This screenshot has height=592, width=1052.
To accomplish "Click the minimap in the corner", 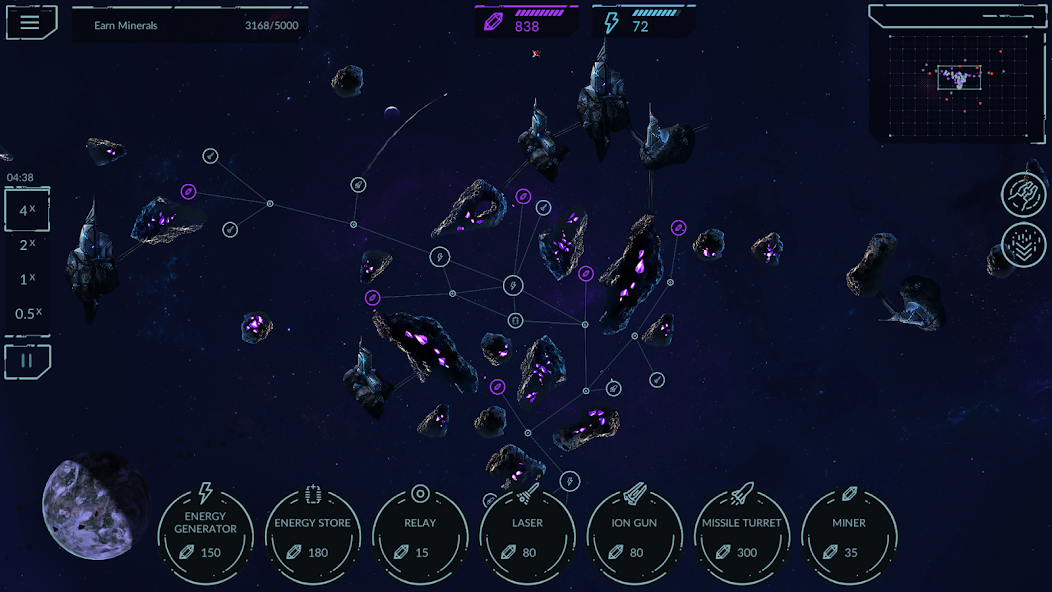I will (x=958, y=74).
